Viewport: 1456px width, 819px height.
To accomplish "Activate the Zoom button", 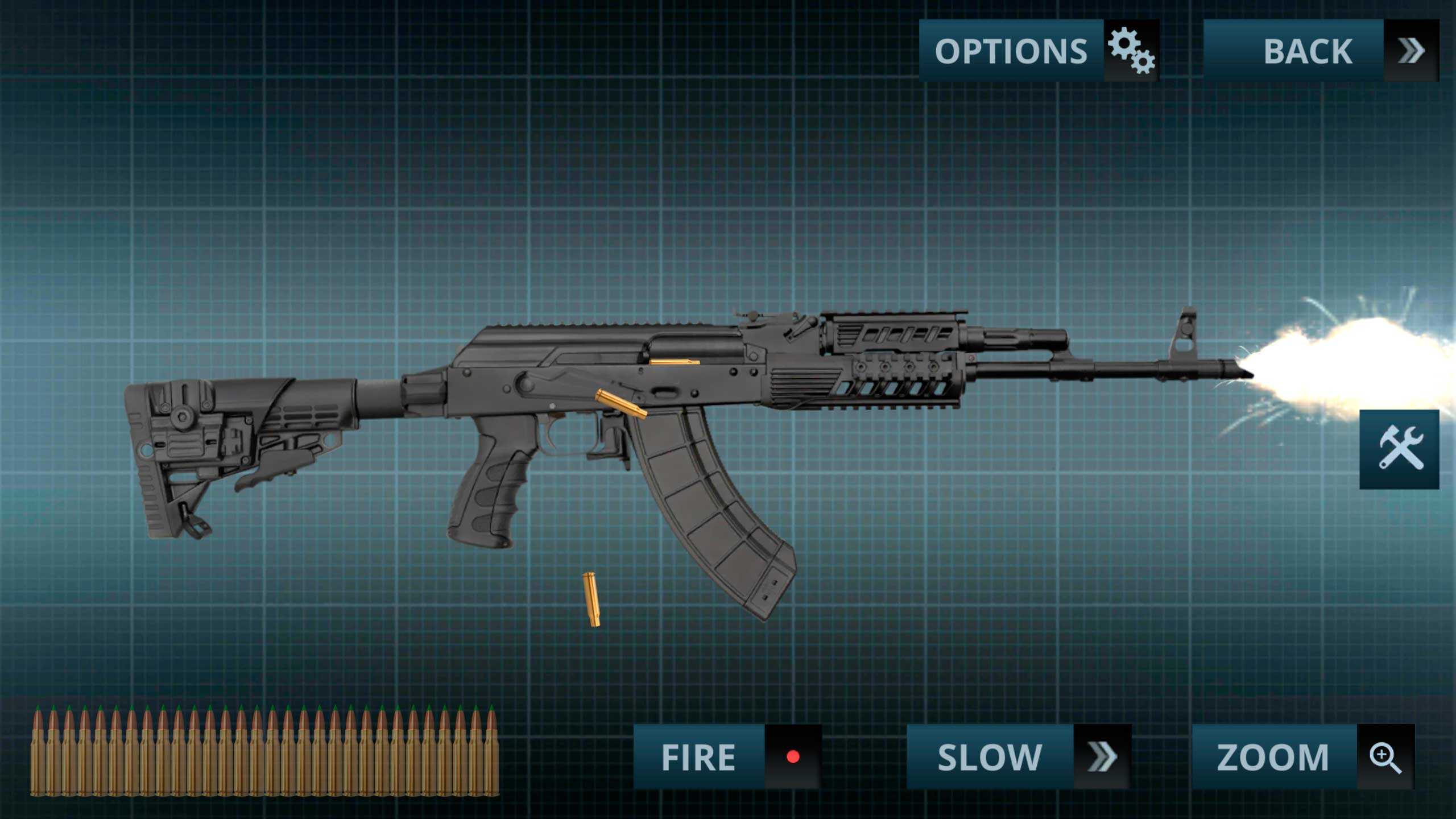I will click(x=1302, y=756).
